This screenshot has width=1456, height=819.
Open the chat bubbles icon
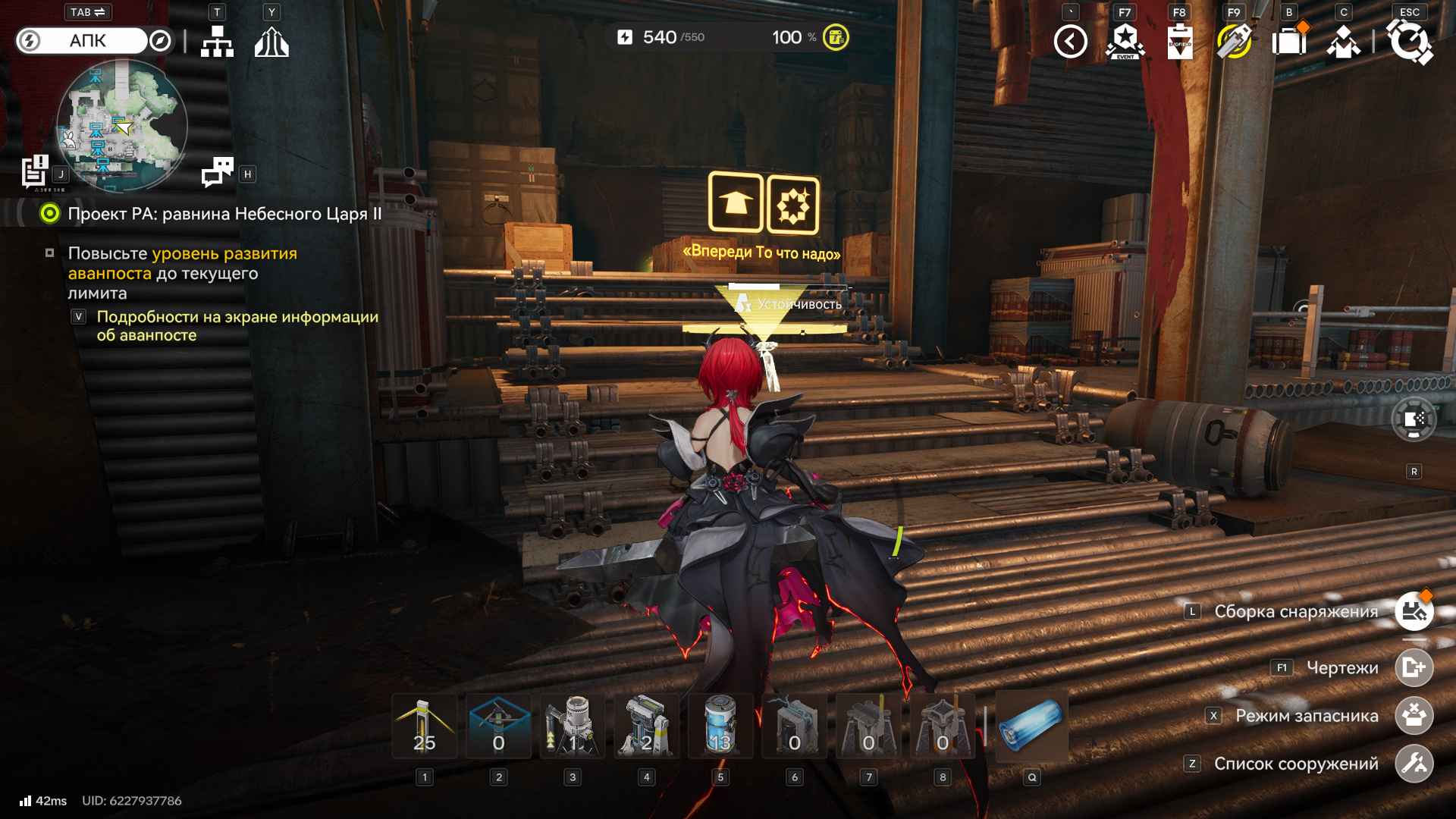click(x=218, y=173)
